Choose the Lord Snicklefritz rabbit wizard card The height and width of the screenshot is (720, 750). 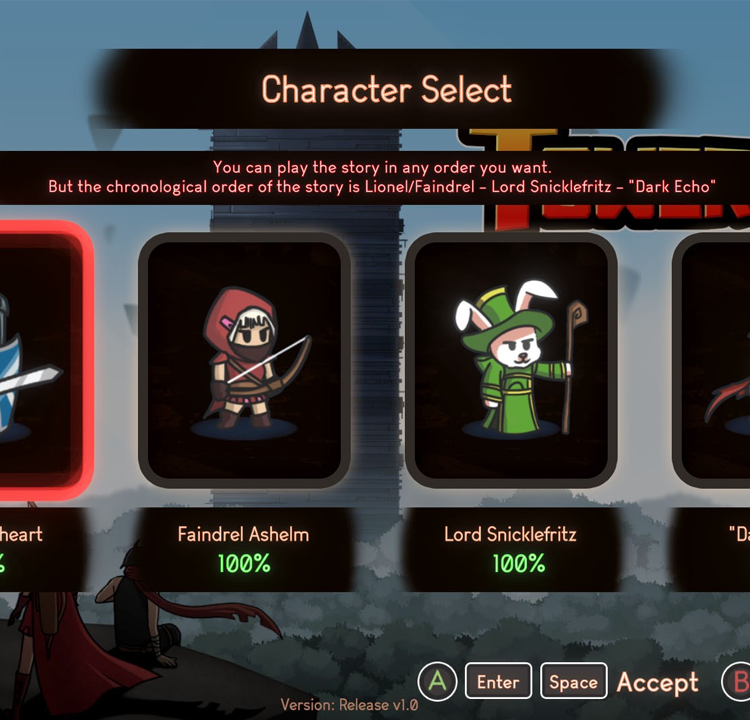coord(511,360)
